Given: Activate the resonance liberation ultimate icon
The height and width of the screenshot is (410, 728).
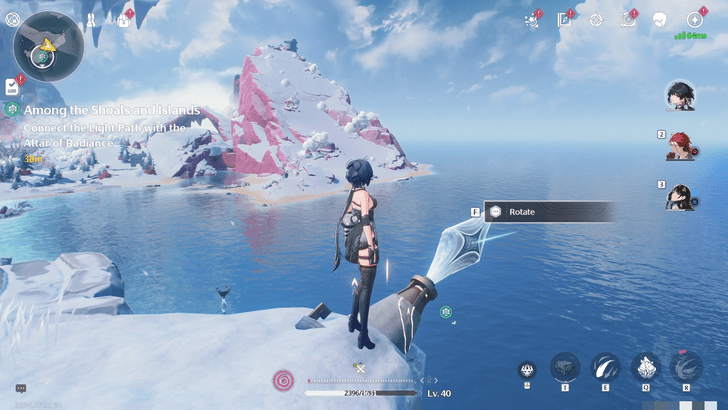Looking at the screenshot, I should tap(686, 367).
